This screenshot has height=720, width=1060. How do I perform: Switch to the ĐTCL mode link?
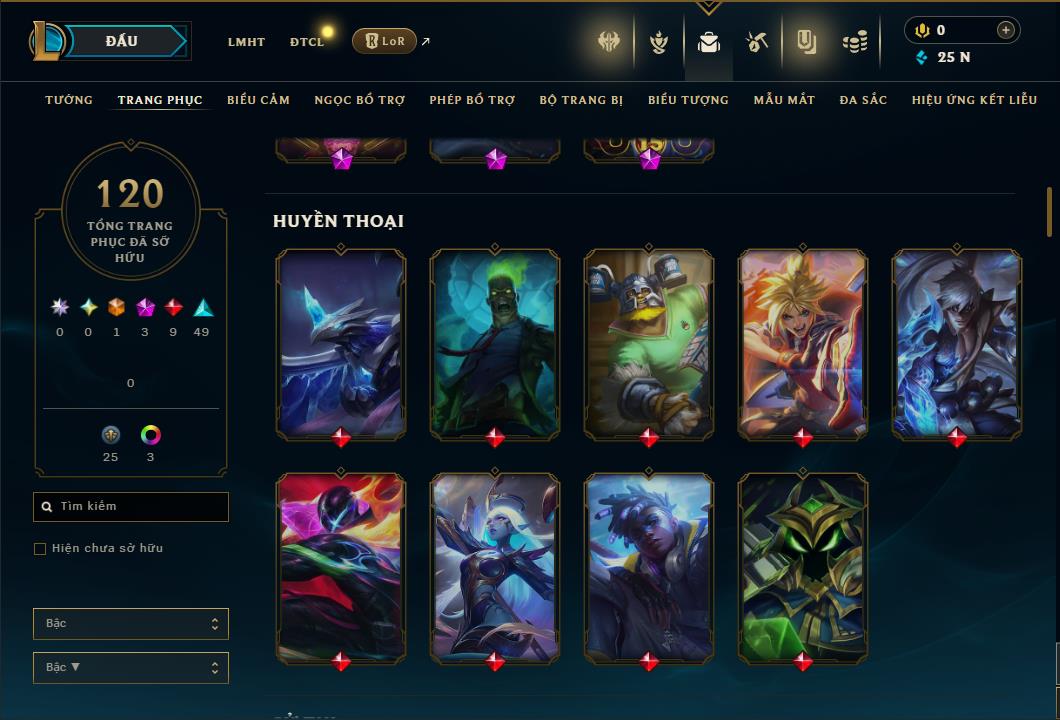click(x=307, y=42)
